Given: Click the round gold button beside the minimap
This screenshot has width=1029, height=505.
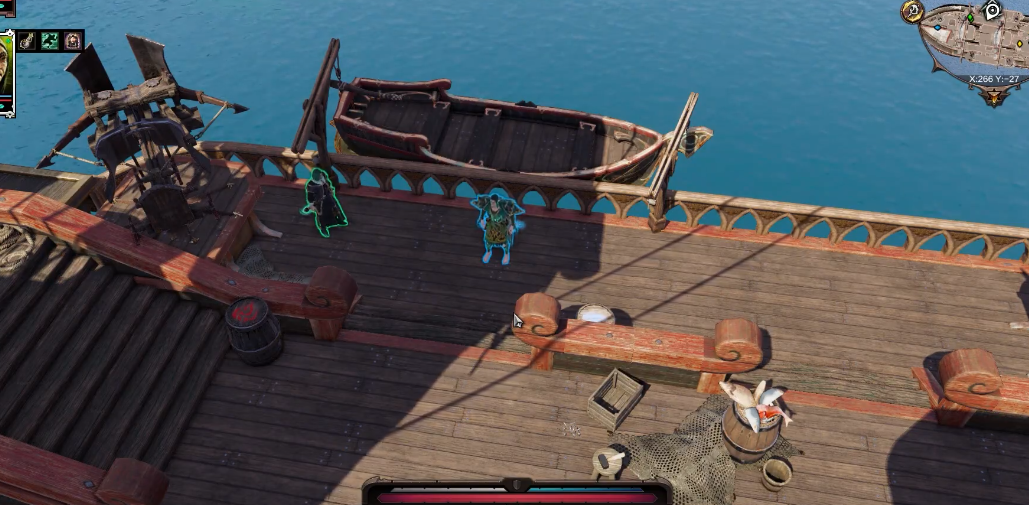Looking at the screenshot, I should pos(911,11).
